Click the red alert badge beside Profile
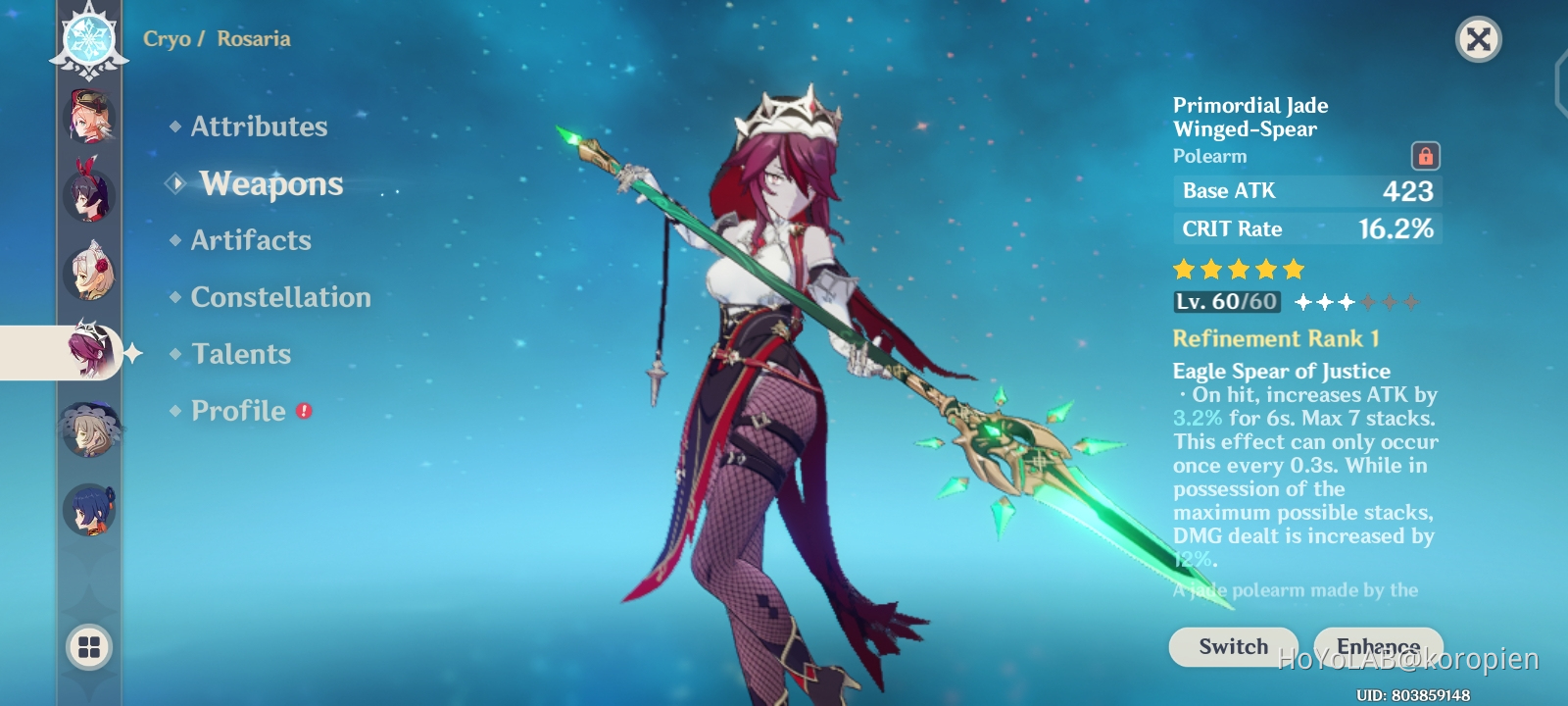 coord(304,412)
